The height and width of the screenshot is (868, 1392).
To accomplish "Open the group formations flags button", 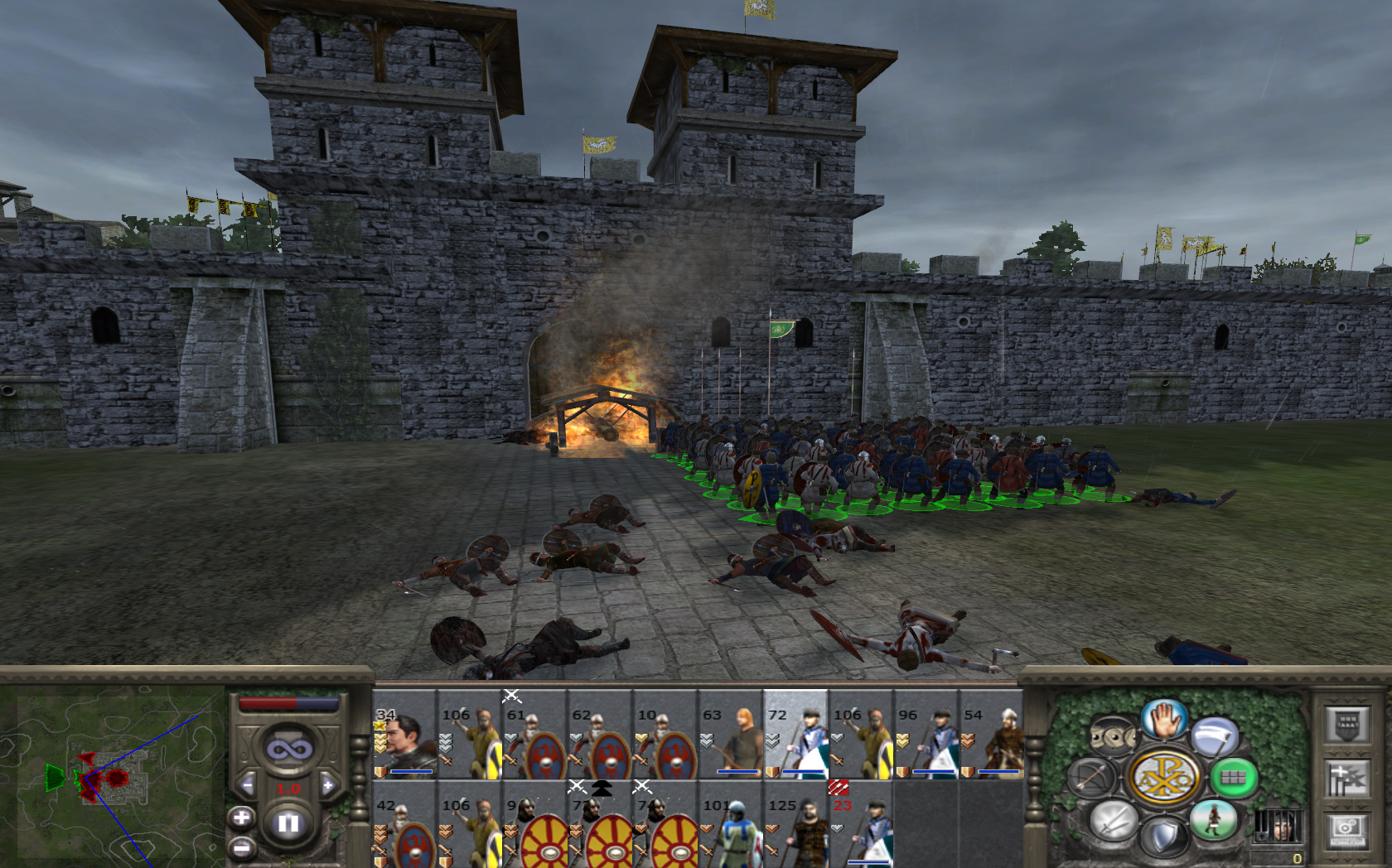I will pyautogui.click(x=1346, y=779).
